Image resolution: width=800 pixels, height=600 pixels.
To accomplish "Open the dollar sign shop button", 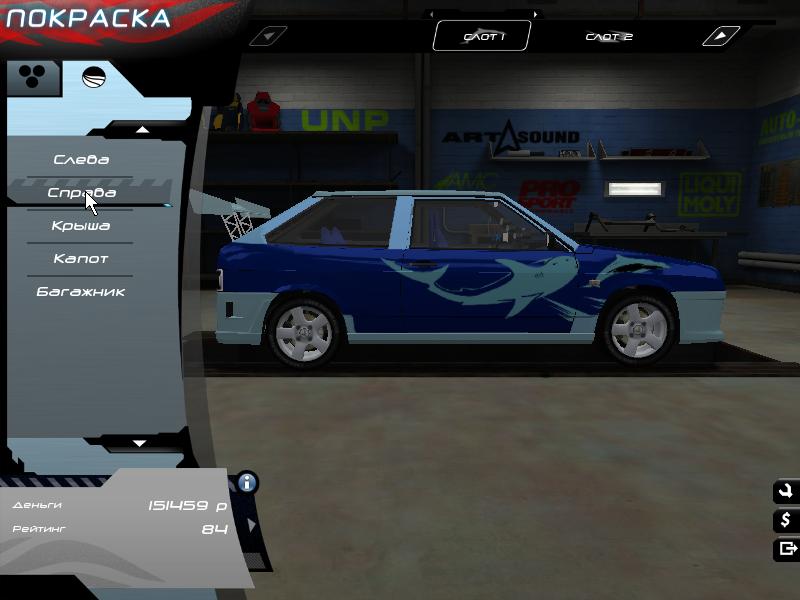I will coord(785,520).
